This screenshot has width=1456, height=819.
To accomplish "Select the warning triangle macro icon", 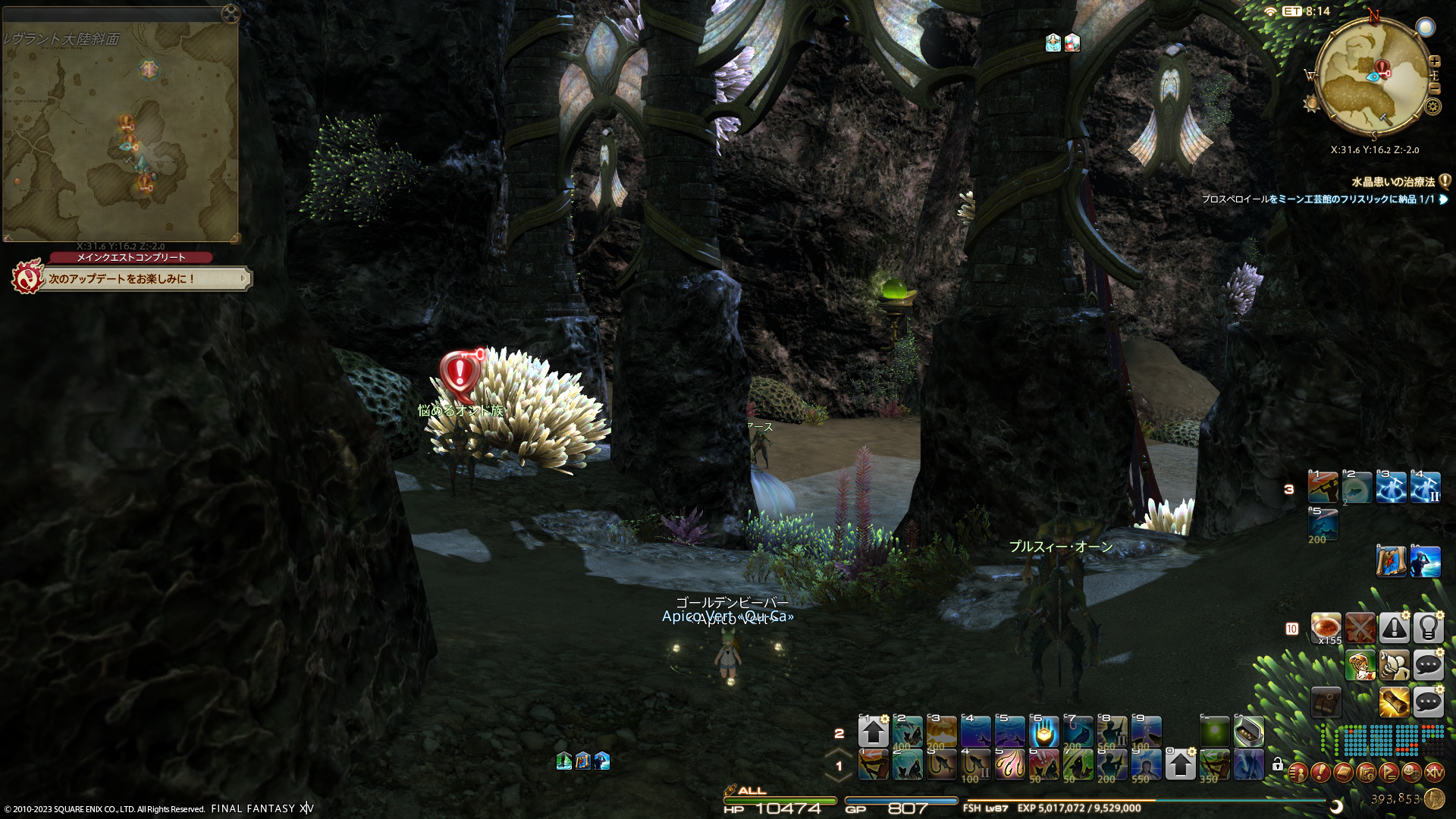I will (x=1394, y=628).
